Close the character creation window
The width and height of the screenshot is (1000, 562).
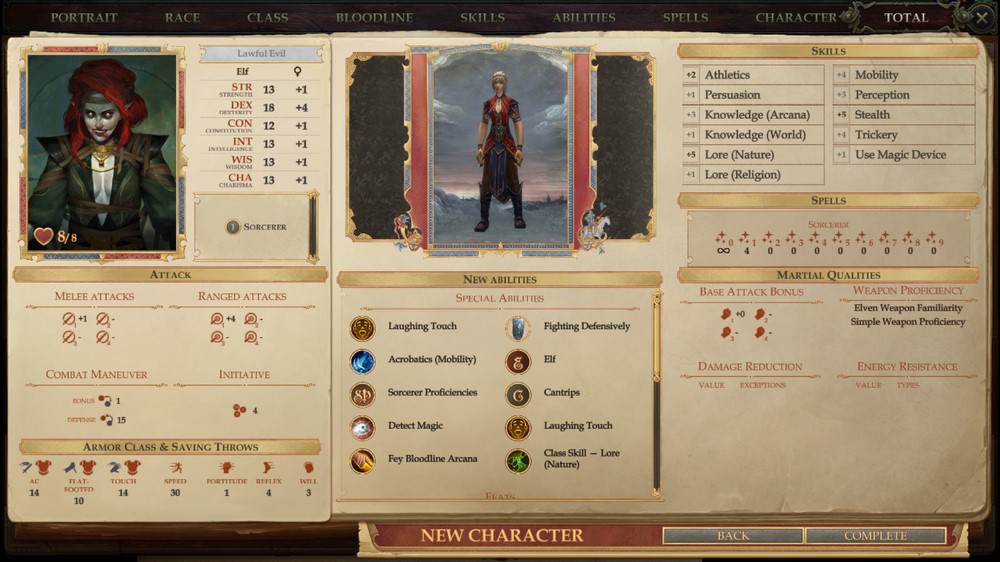(983, 17)
